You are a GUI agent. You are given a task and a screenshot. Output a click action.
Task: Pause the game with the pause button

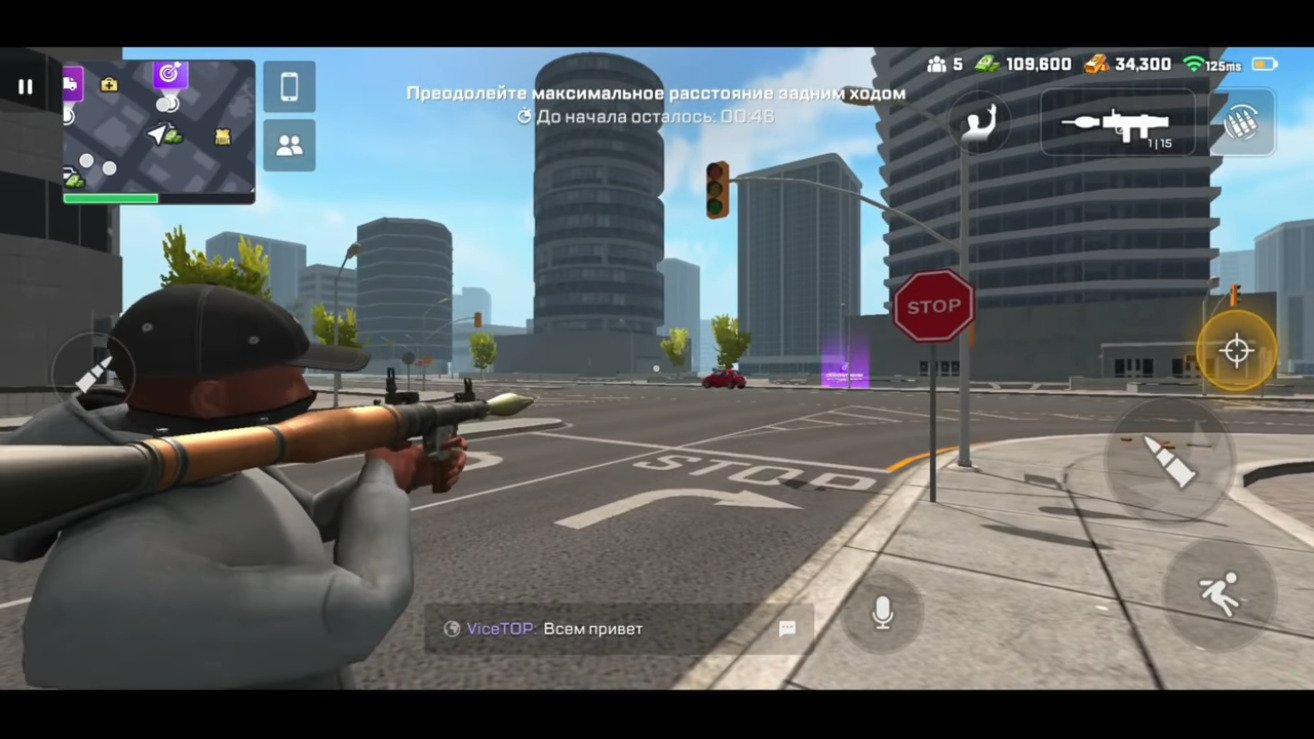pyautogui.click(x=25, y=87)
